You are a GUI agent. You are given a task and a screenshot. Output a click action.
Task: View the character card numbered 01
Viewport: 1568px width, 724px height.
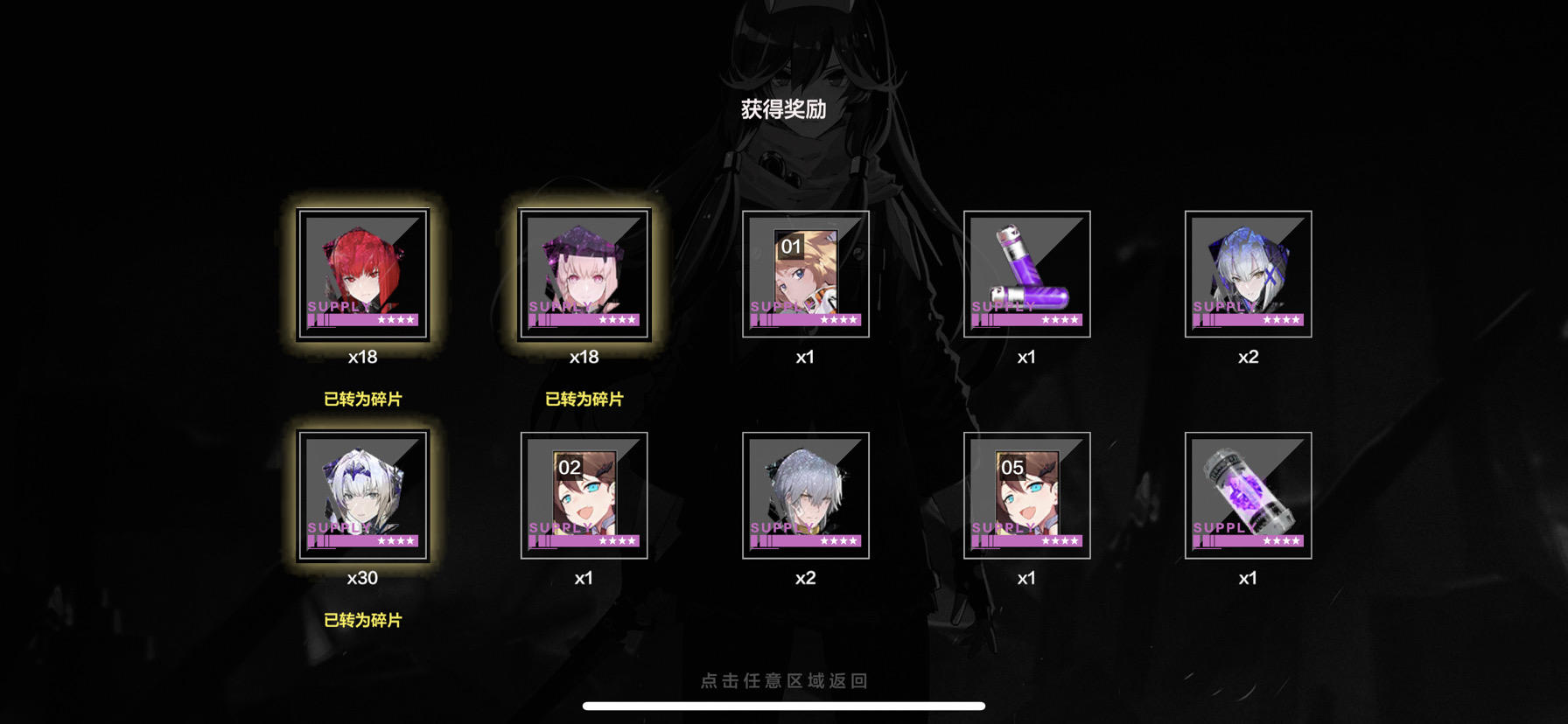(x=806, y=275)
